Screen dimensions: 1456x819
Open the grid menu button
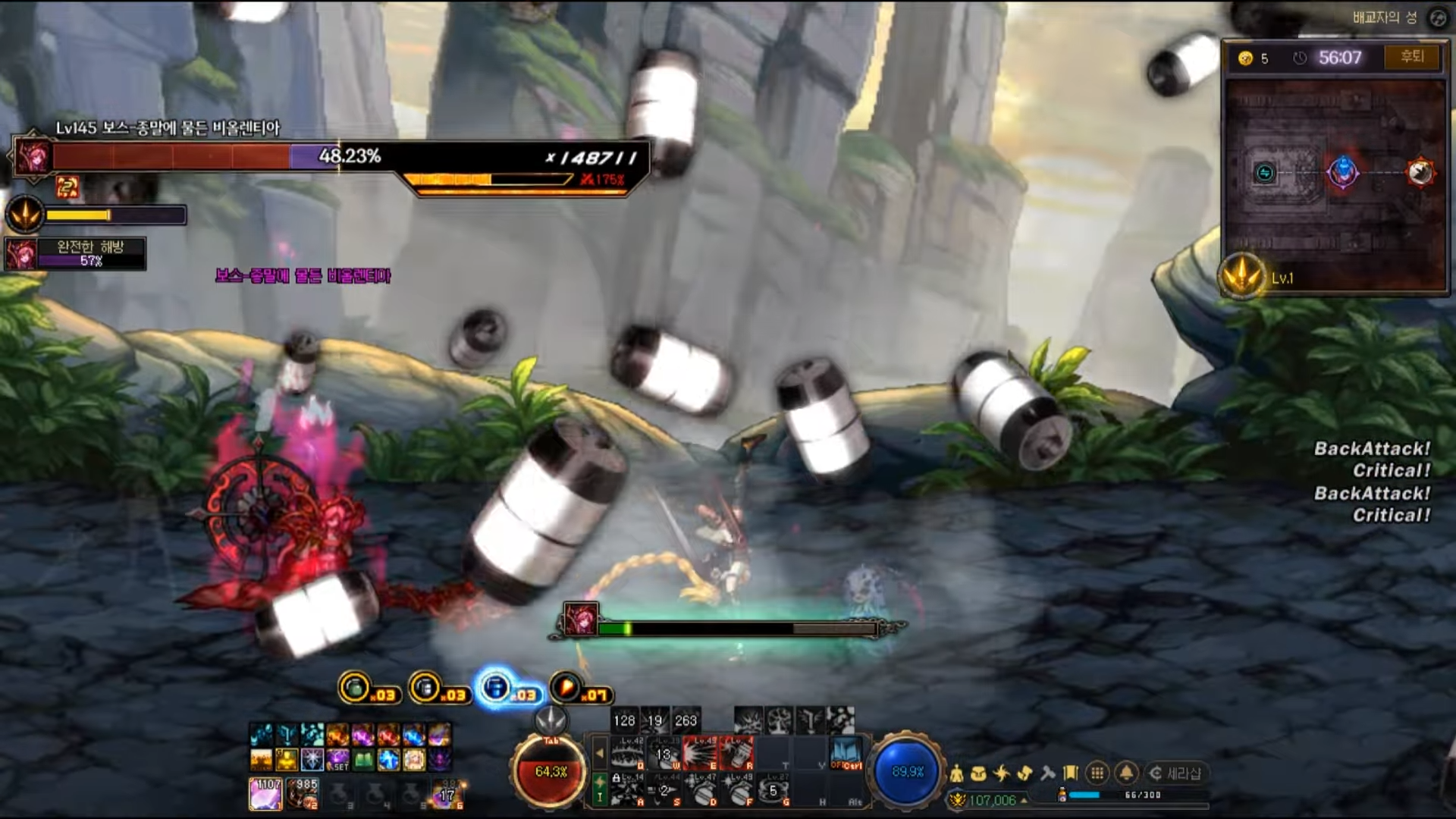1097,773
